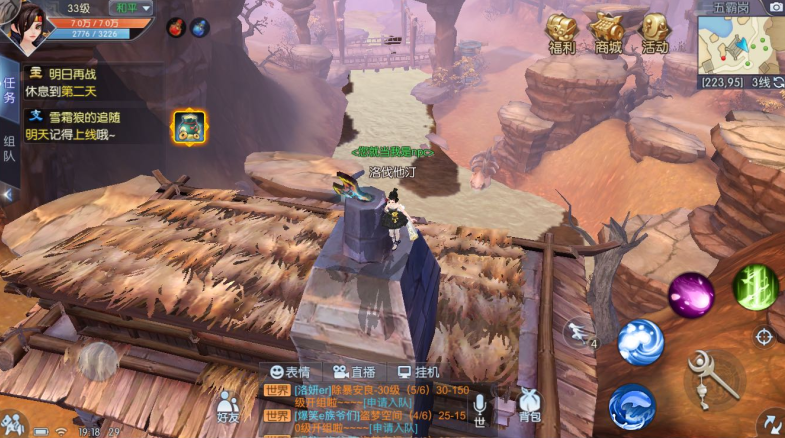Switch to the 组队 team tab
Image resolution: width=785 pixels, height=438 pixels.
pos(9,149)
